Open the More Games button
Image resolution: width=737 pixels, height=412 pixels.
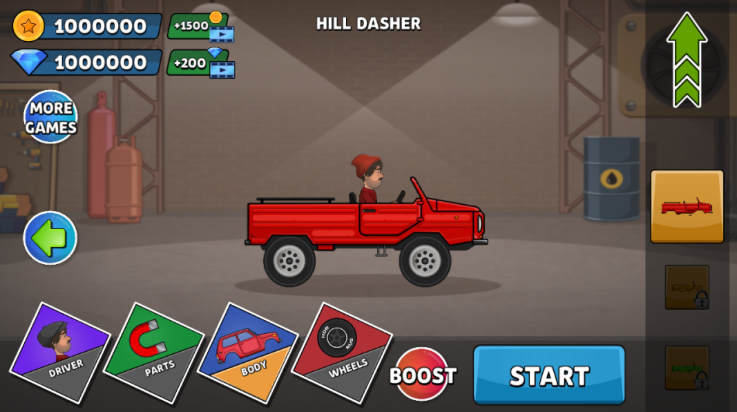[x=50, y=117]
